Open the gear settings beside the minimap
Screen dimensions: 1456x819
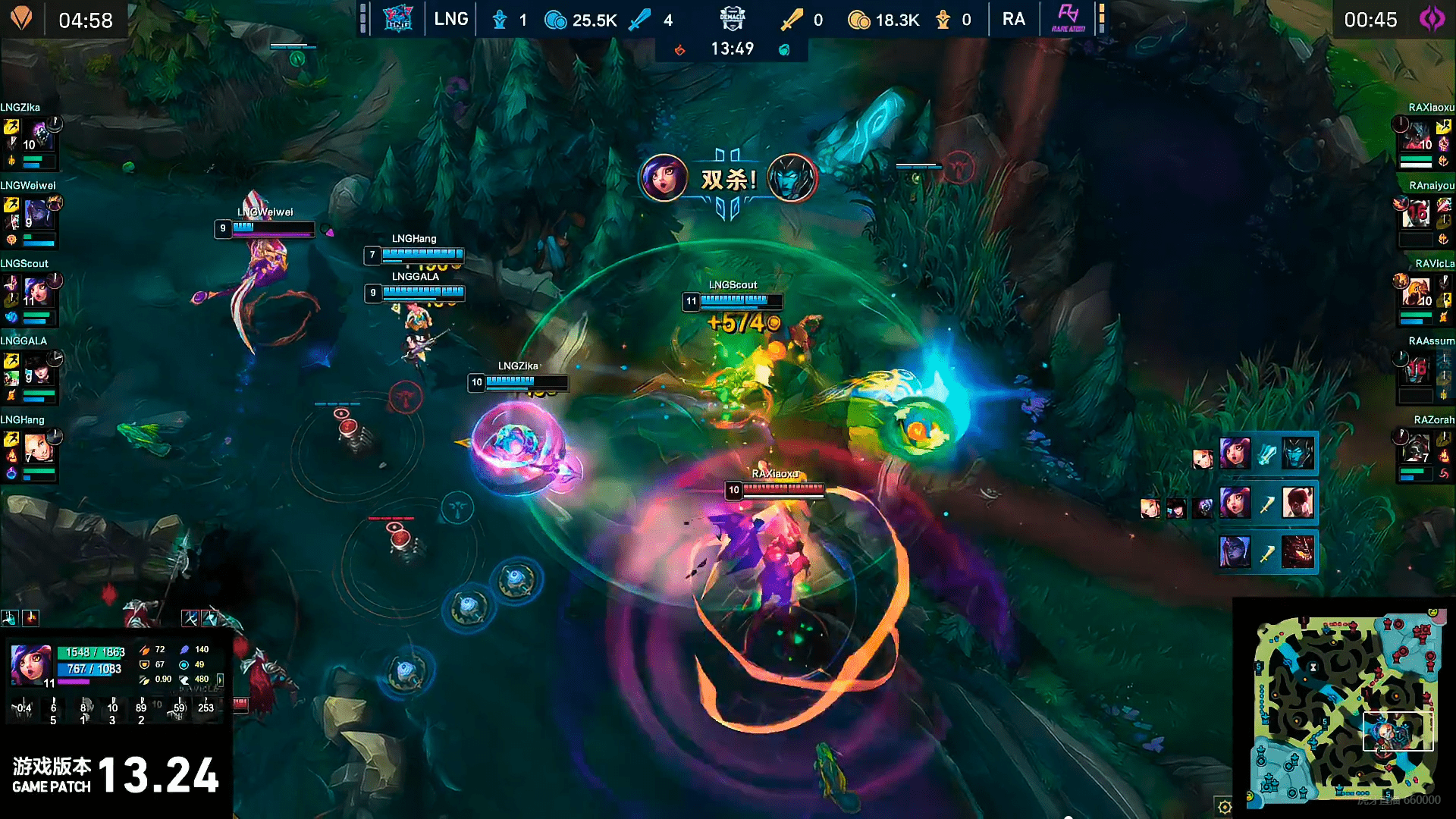(x=1224, y=807)
